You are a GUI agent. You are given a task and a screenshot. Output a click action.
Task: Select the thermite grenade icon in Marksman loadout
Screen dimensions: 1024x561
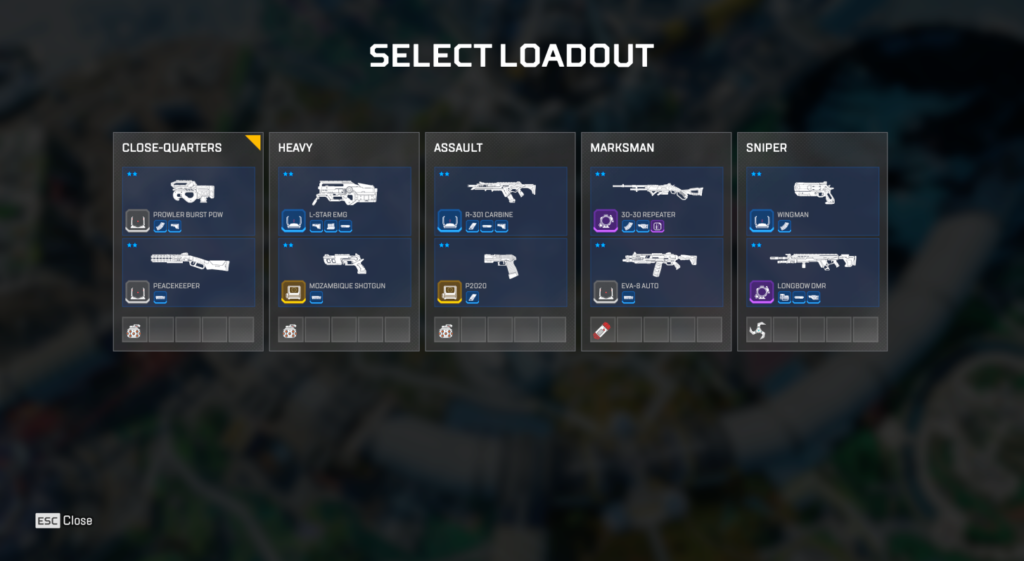click(603, 330)
